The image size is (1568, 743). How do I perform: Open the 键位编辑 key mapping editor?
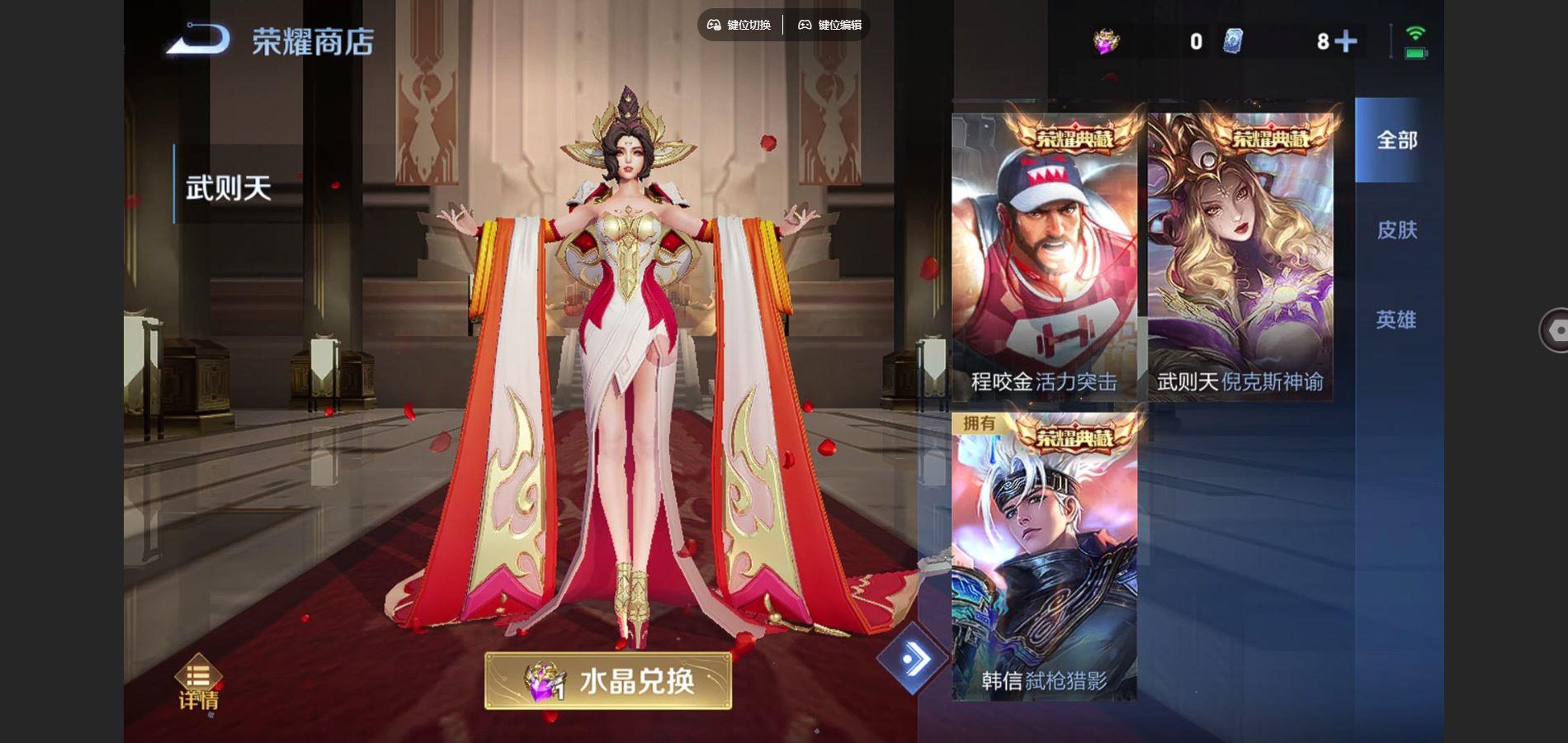click(x=830, y=25)
